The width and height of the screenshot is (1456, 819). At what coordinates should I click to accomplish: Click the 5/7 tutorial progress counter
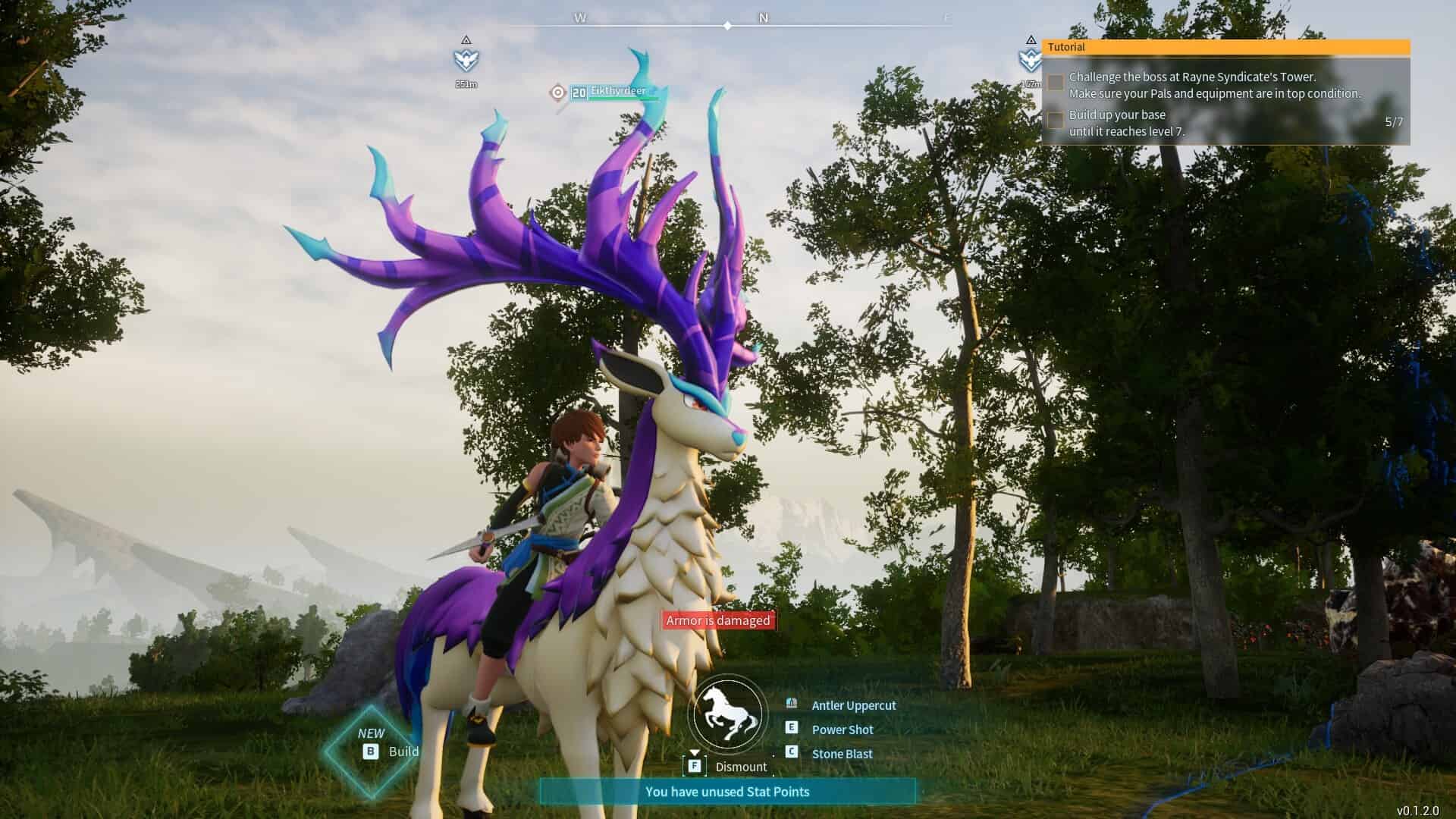point(1393,120)
